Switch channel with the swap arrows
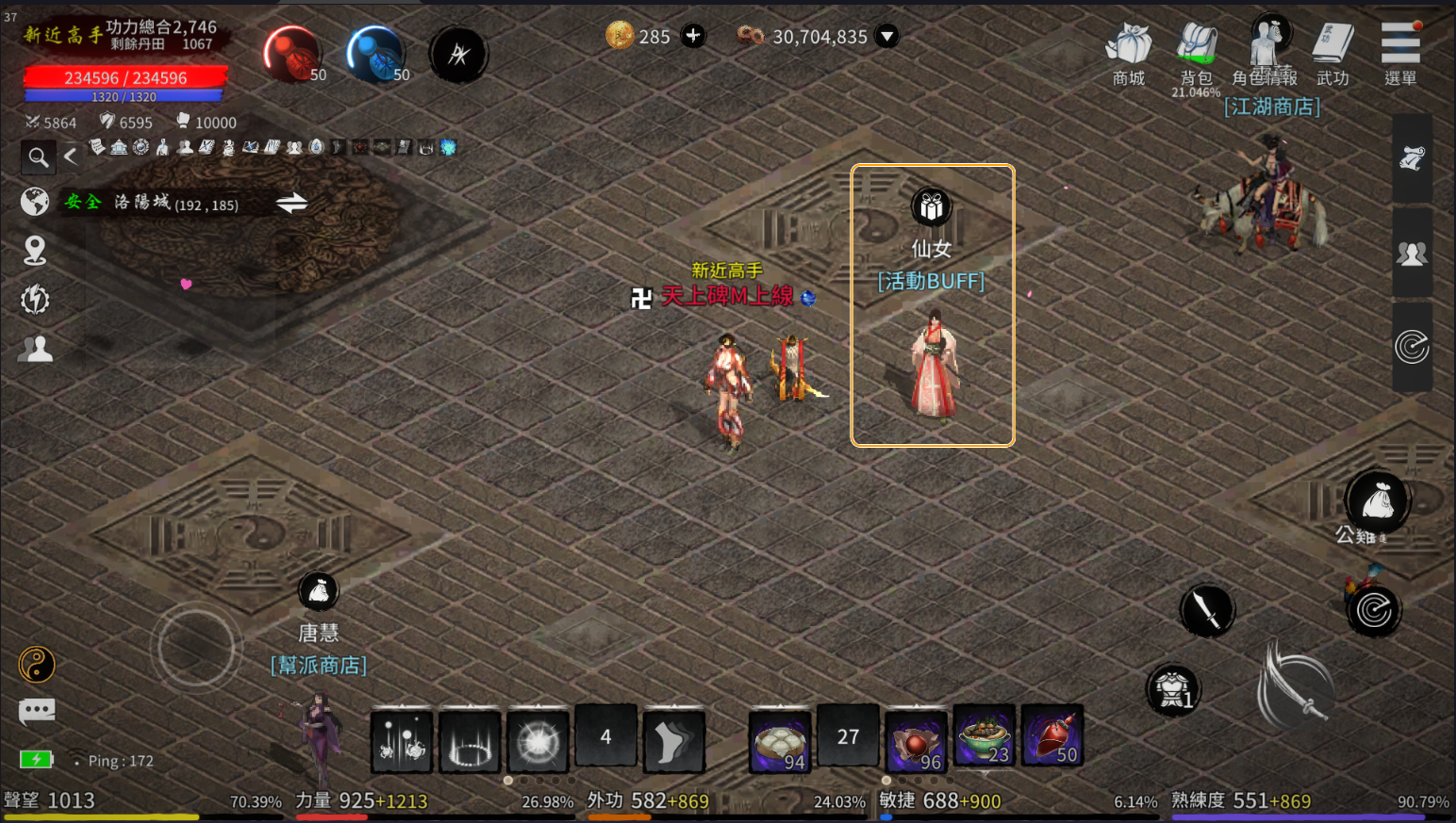 pyautogui.click(x=291, y=203)
